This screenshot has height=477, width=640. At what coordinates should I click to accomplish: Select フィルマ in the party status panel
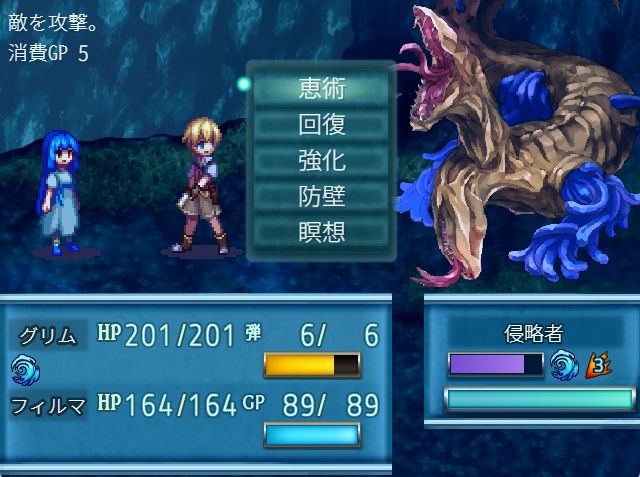pyautogui.click(x=48, y=405)
